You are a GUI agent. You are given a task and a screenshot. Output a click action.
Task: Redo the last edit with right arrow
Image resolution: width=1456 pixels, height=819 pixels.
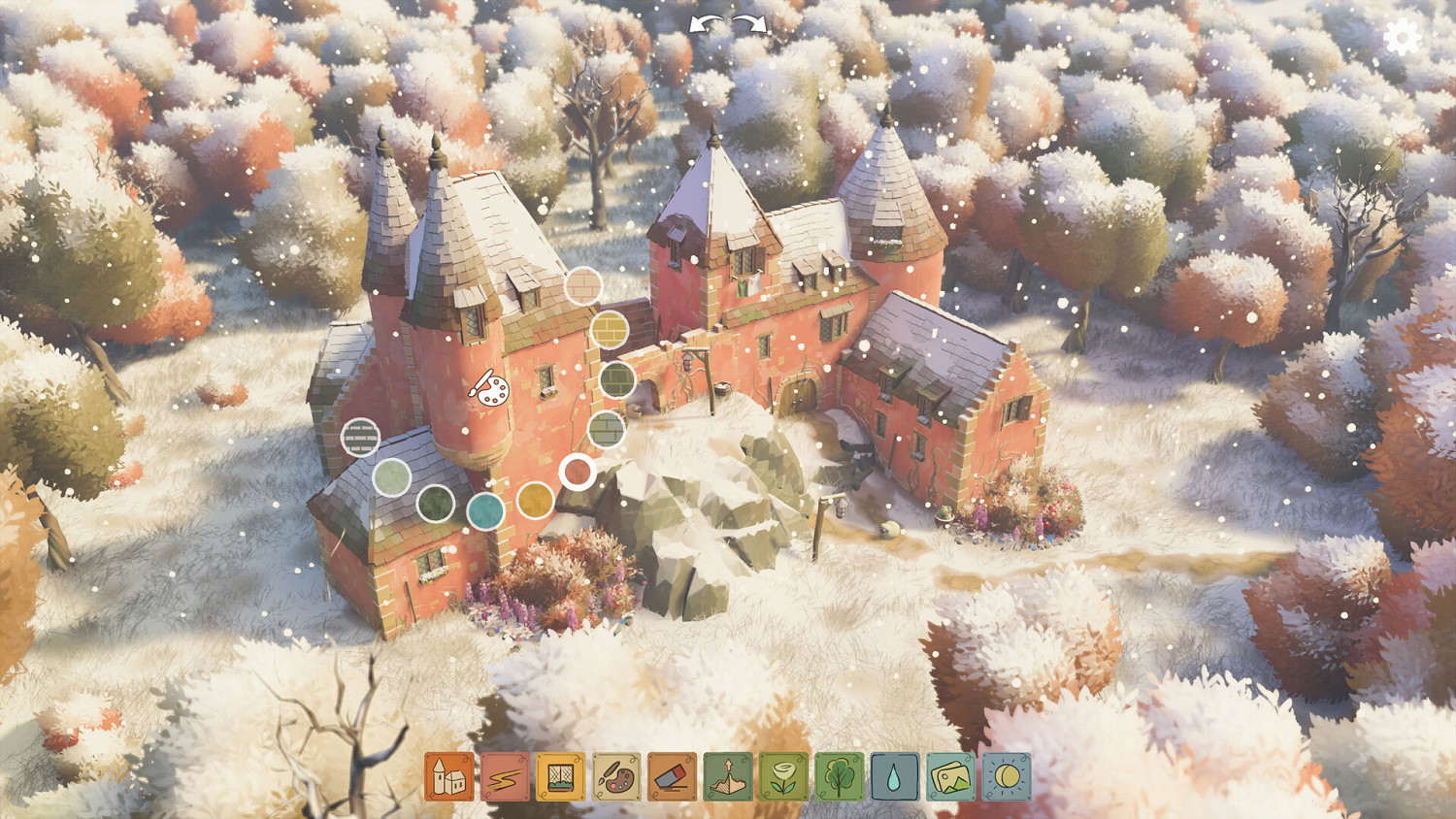[x=747, y=23]
